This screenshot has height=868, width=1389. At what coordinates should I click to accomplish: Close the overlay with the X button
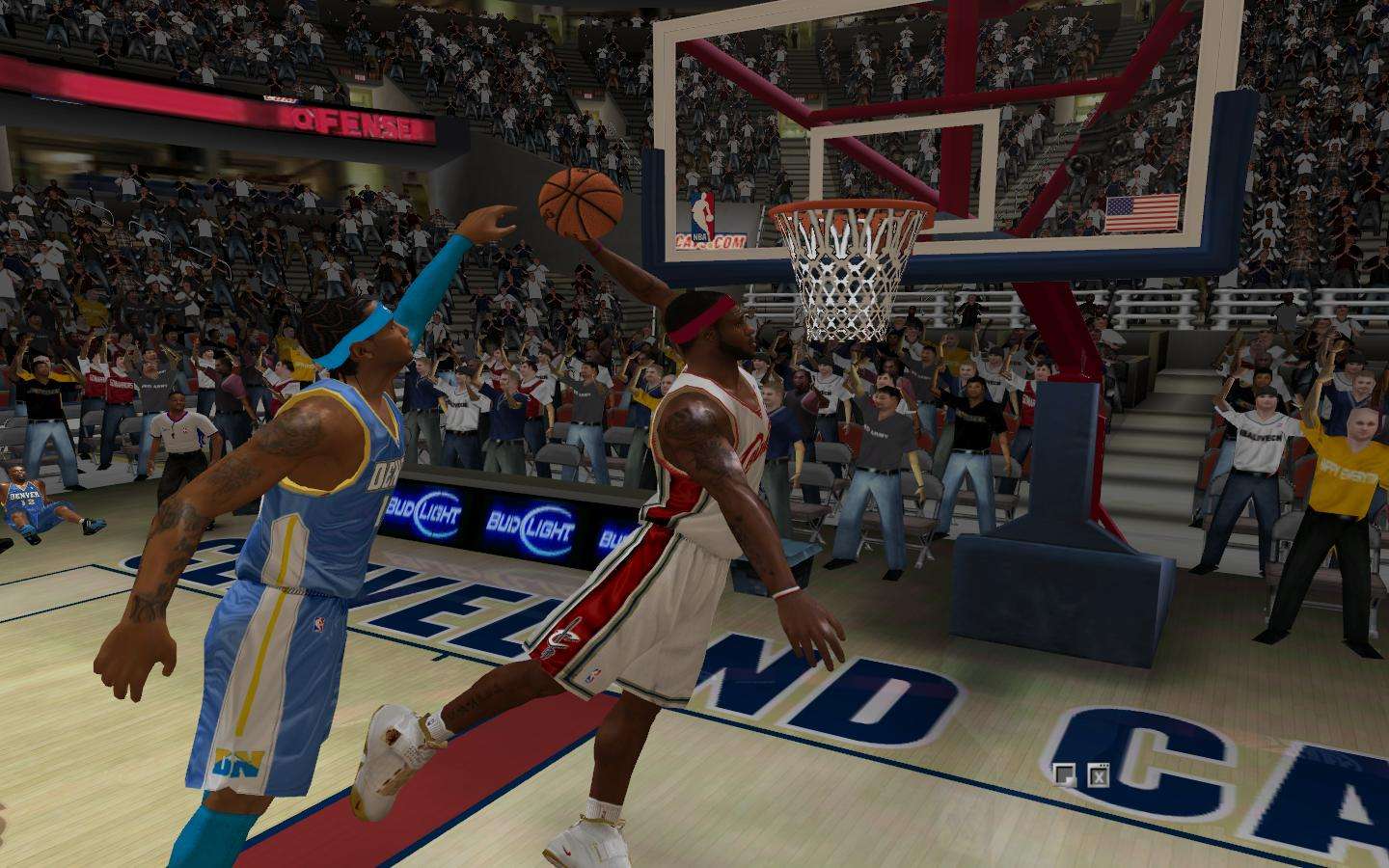click(x=1098, y=773)
